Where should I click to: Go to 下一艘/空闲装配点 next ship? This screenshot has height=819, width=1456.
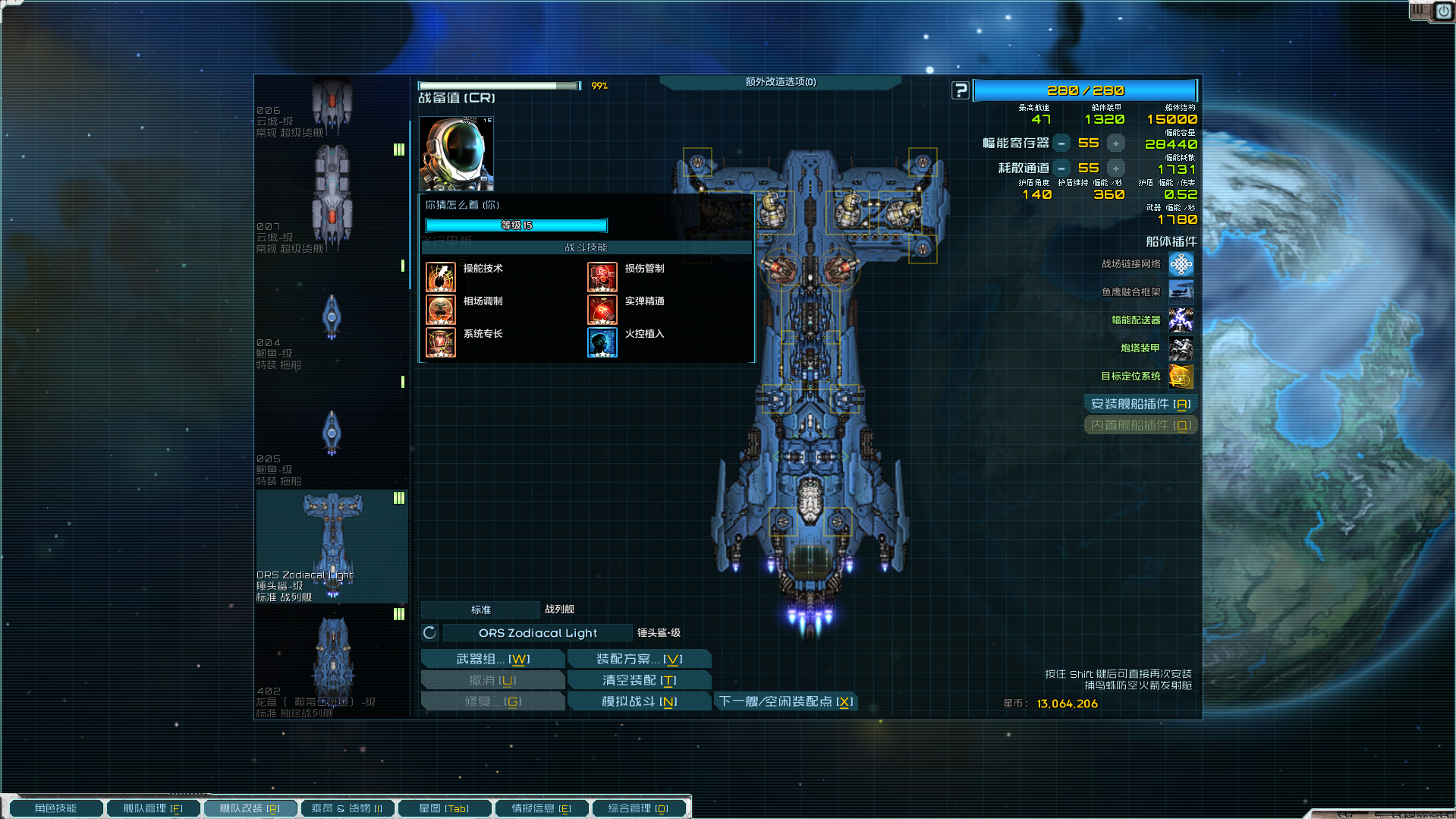click(786, 701)
